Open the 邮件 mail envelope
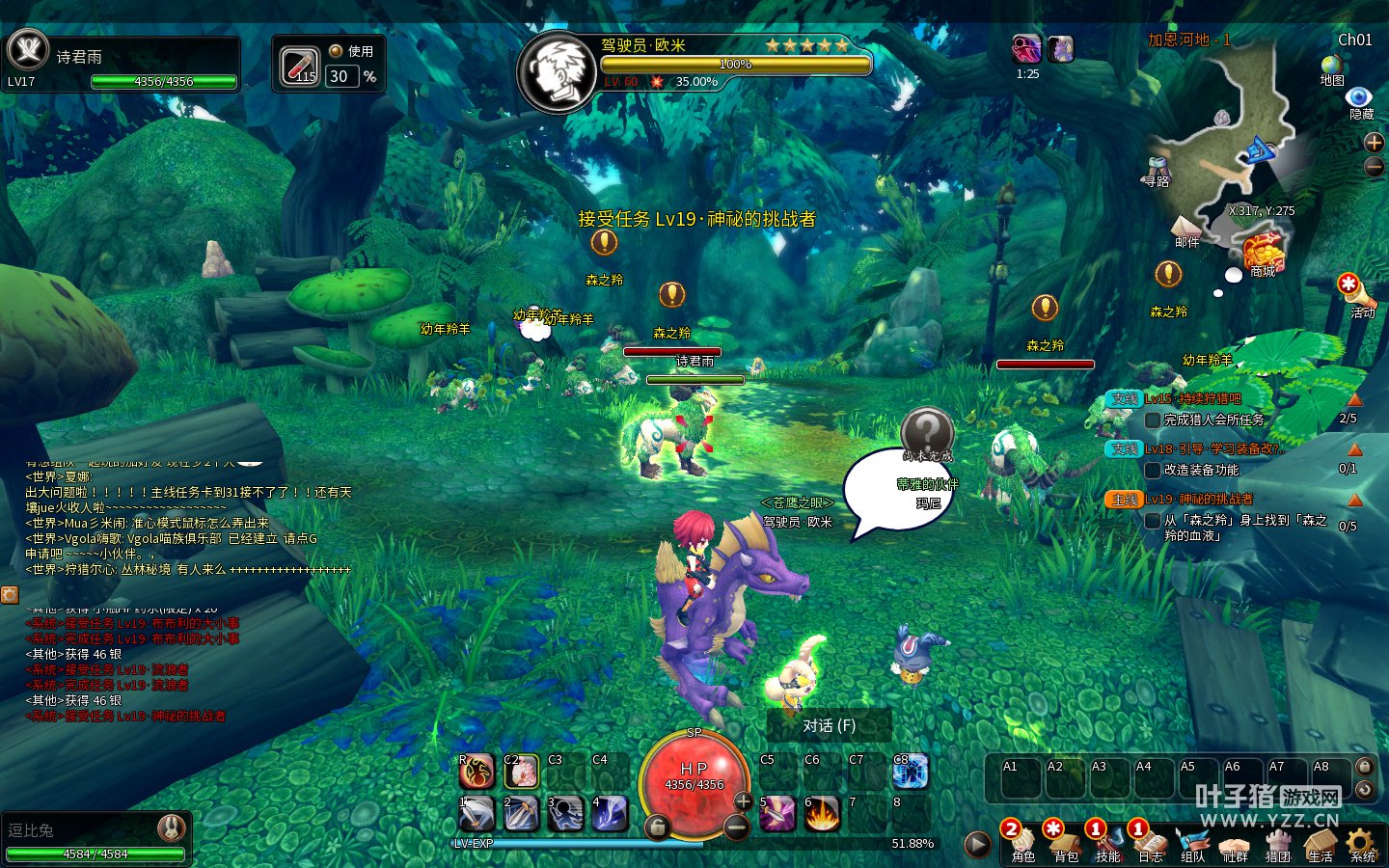This screenshot has width=1389, height=868. tap(1186, 229)
